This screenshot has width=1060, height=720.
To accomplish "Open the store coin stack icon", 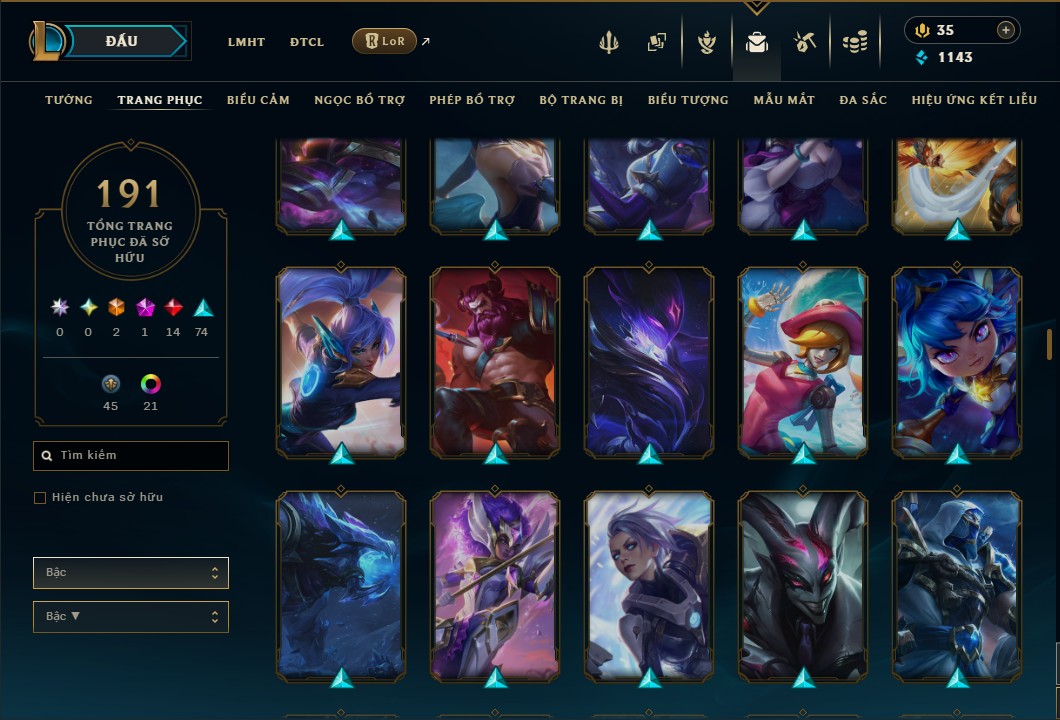I will click(854, 42).
